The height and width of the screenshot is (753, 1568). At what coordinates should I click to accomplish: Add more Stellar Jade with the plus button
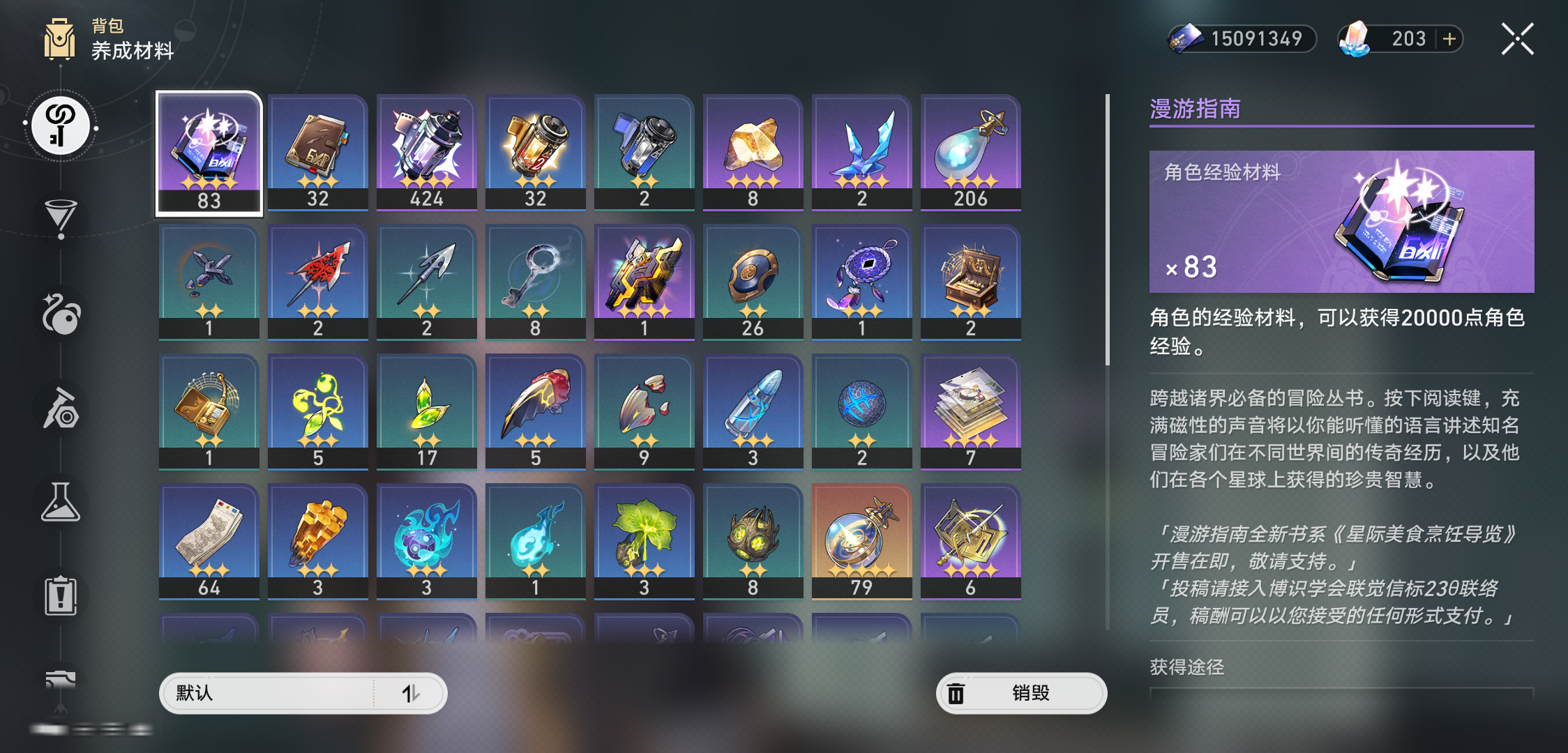click(1449, 39)
